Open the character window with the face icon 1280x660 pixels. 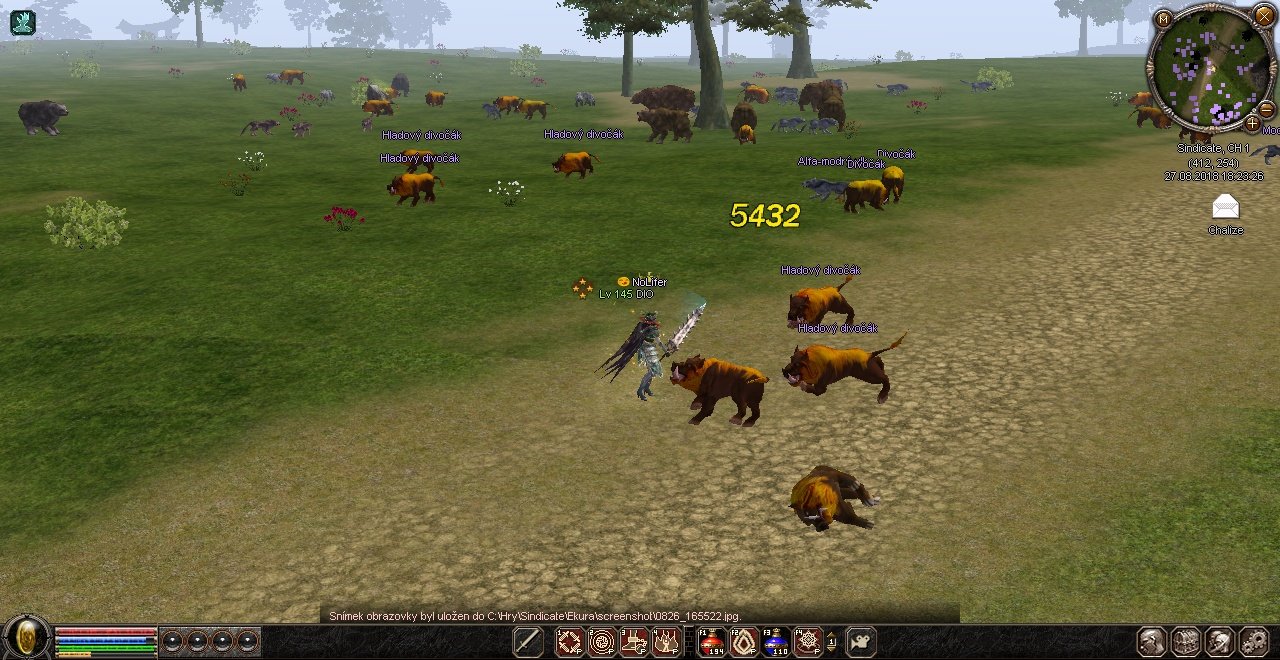tap(1153, 642)
